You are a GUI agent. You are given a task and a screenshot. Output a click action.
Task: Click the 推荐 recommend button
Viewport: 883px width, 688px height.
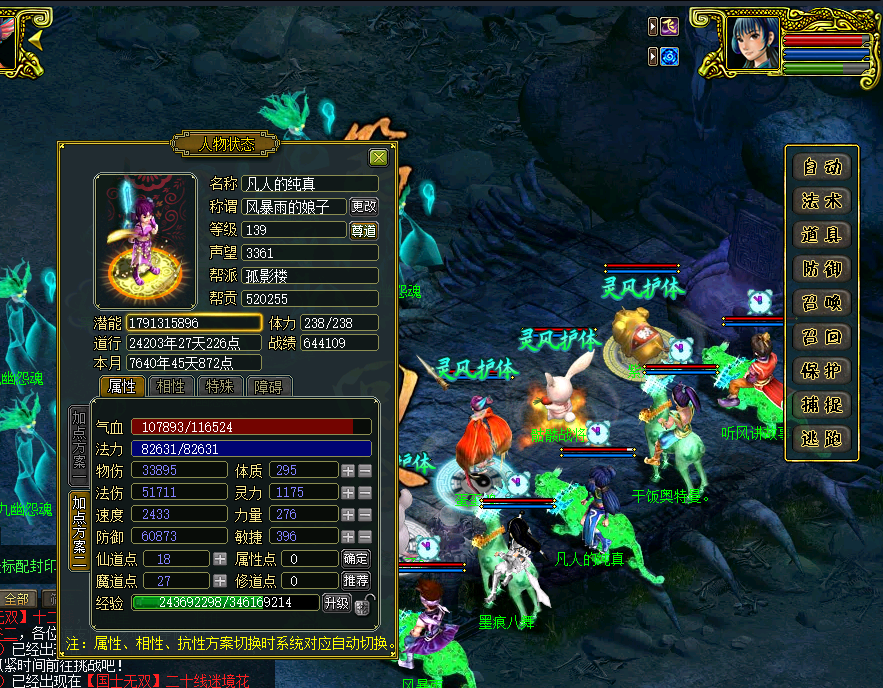(x=356, y=580)
